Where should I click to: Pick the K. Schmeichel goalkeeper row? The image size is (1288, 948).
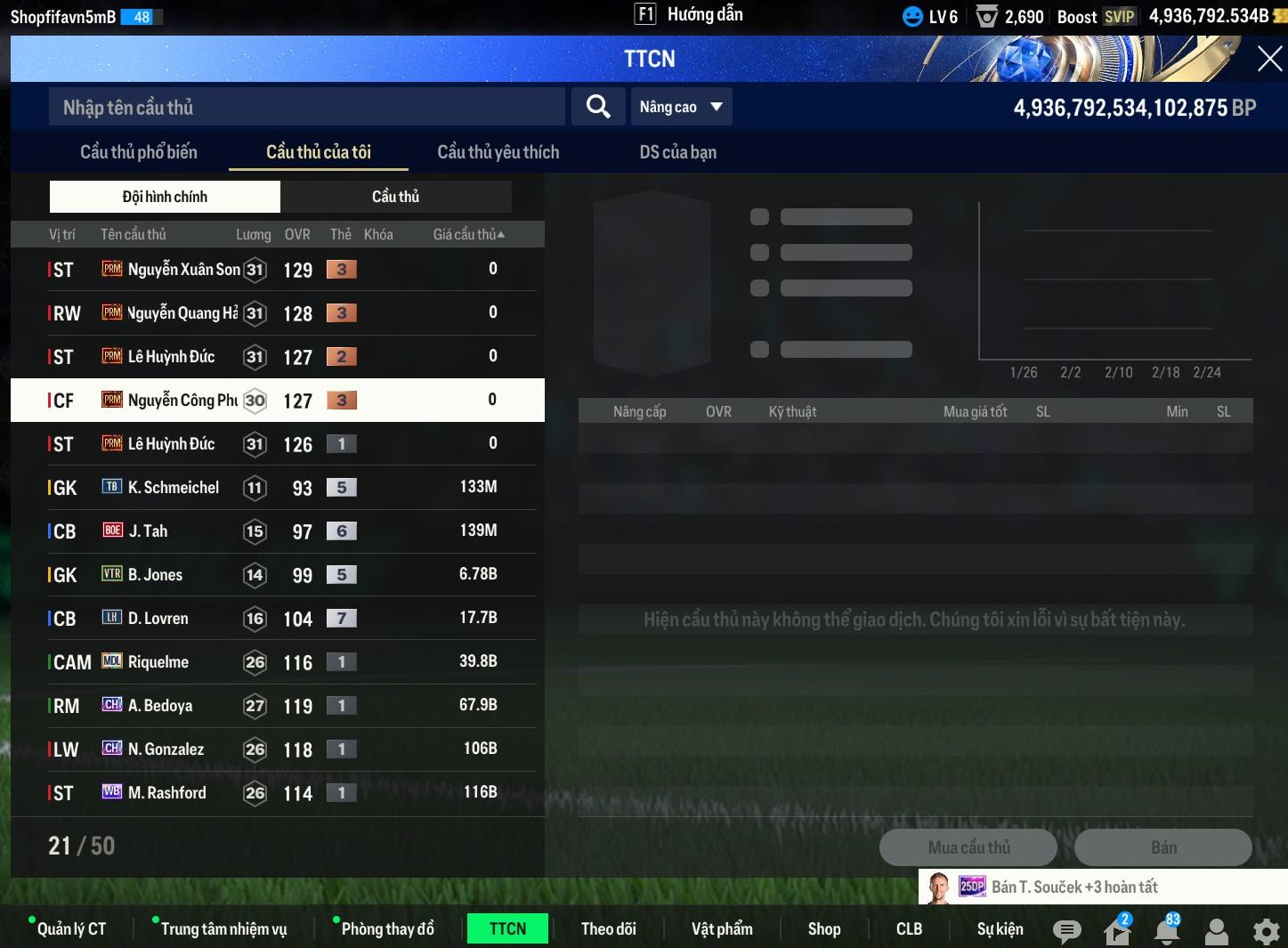[276, 488]
